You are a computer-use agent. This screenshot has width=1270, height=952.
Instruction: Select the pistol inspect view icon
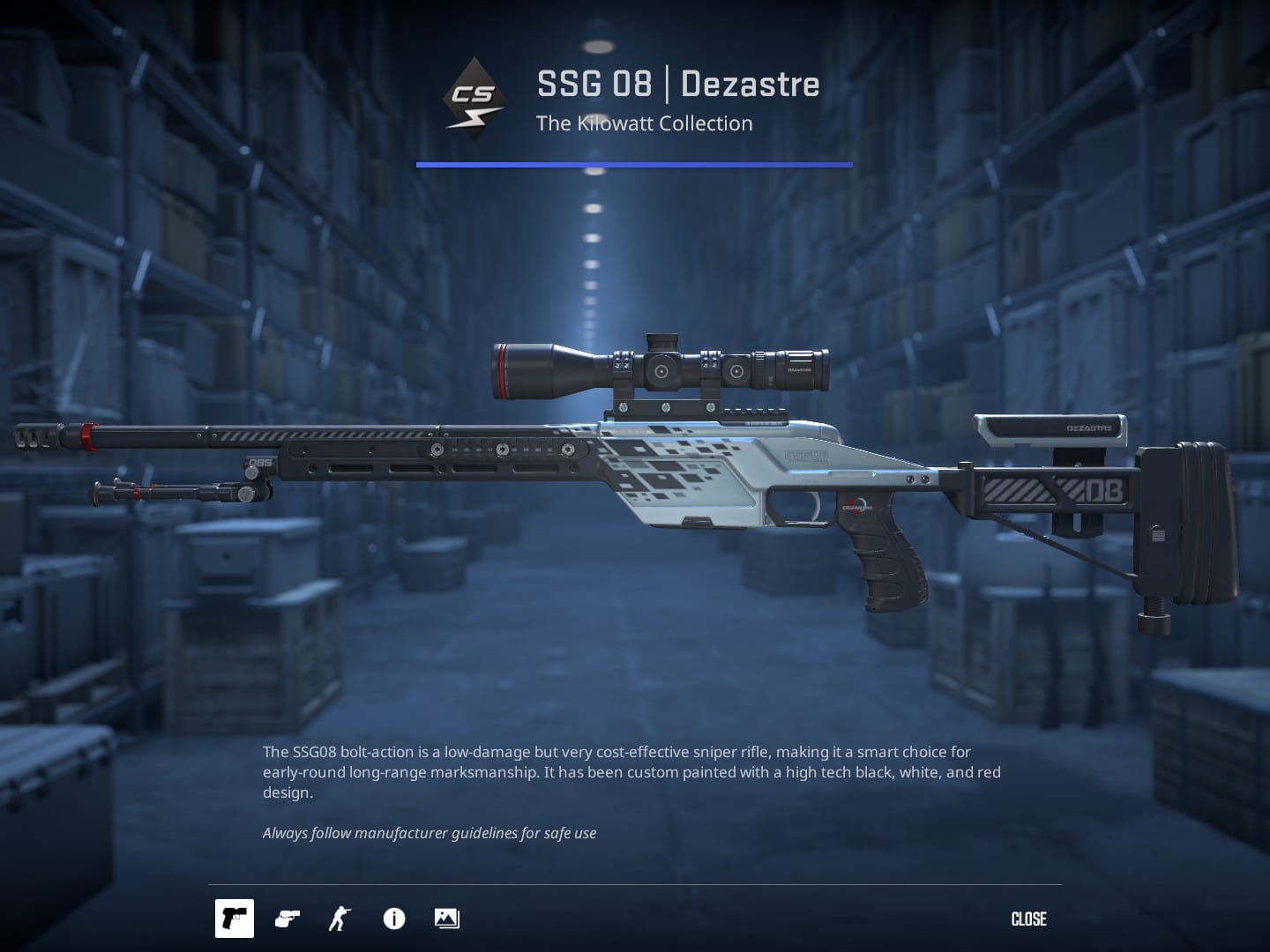(x=235, y=919)
